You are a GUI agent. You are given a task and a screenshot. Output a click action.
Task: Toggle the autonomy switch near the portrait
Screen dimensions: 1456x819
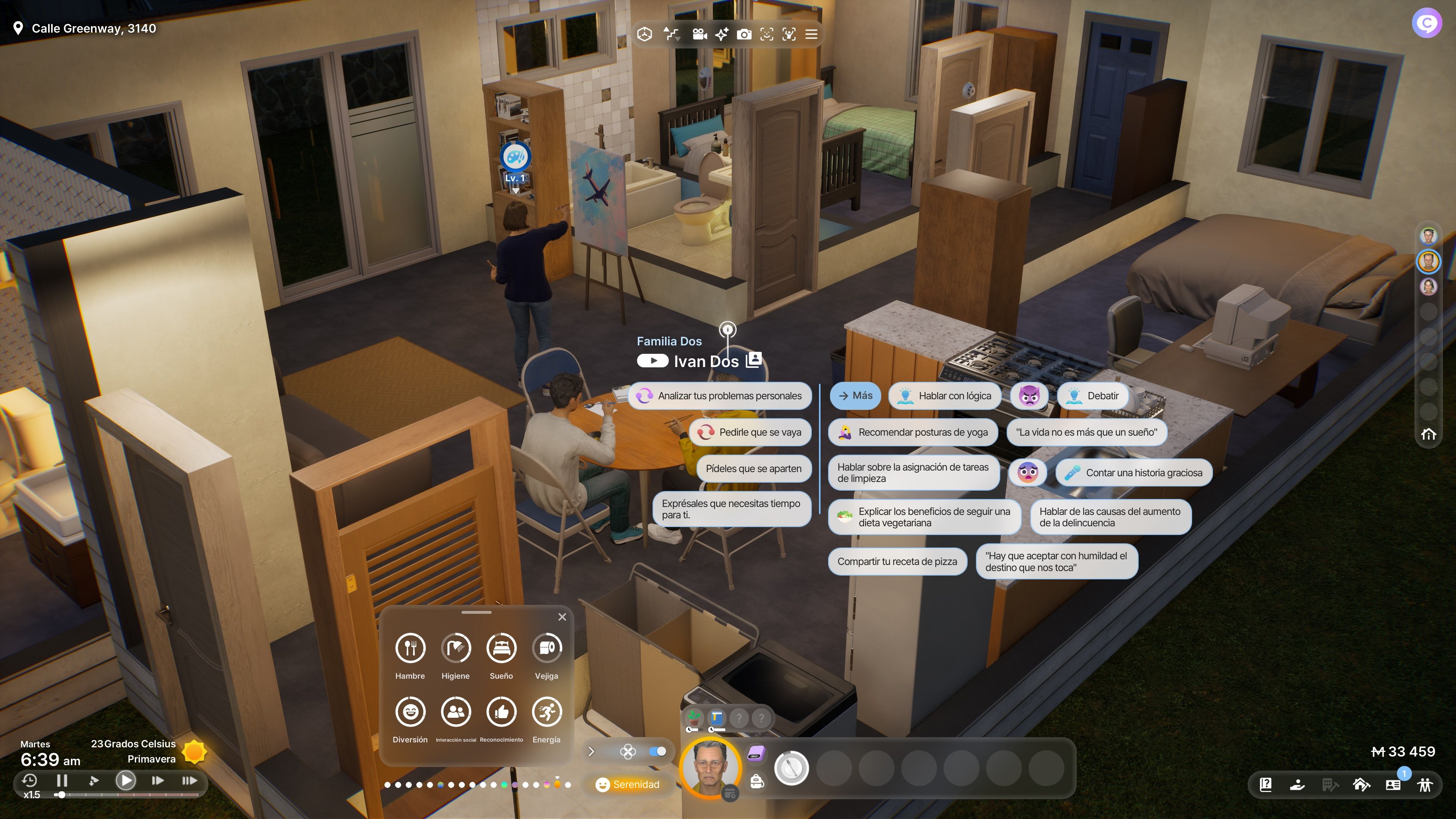657,751
